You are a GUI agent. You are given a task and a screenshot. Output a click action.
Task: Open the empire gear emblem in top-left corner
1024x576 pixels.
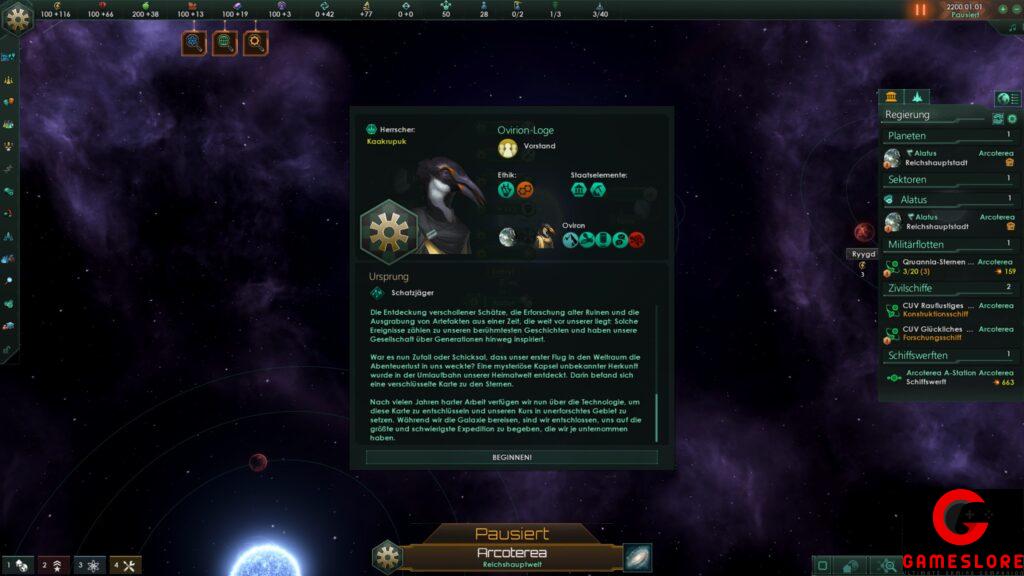click(18, 20)
